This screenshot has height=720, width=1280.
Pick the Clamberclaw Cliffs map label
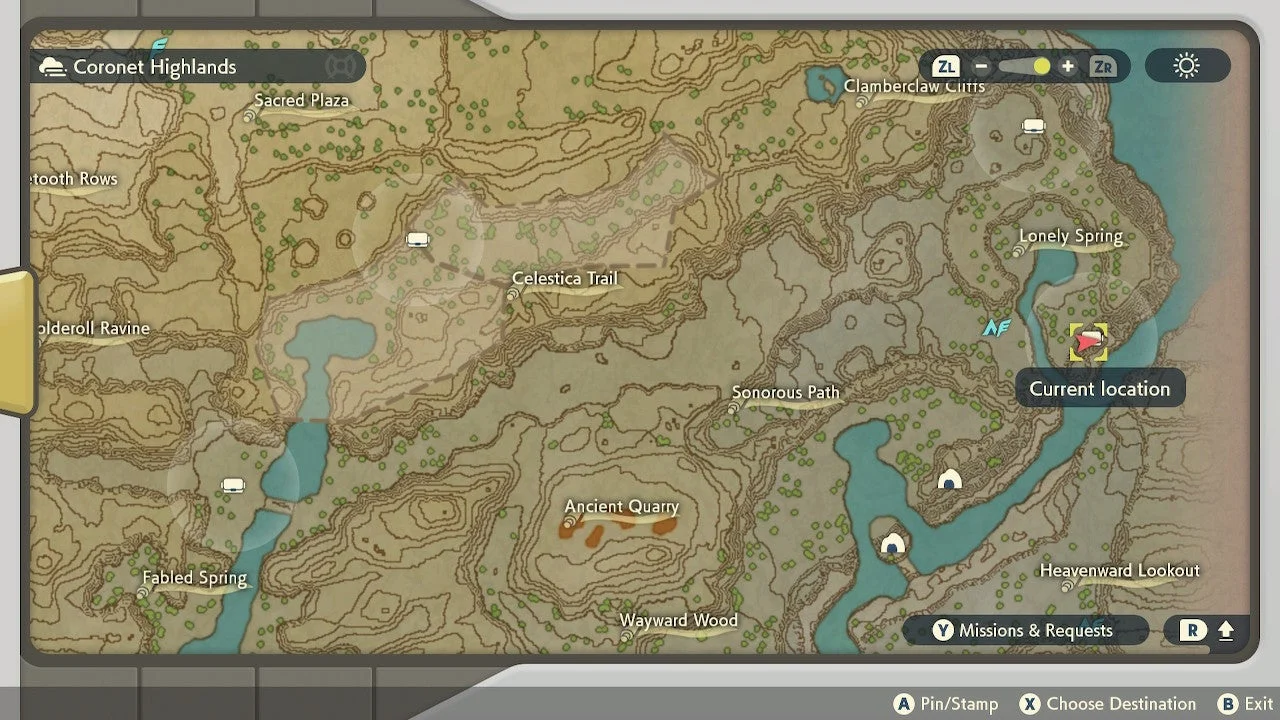pyautogui.click(x=914, y=87)
